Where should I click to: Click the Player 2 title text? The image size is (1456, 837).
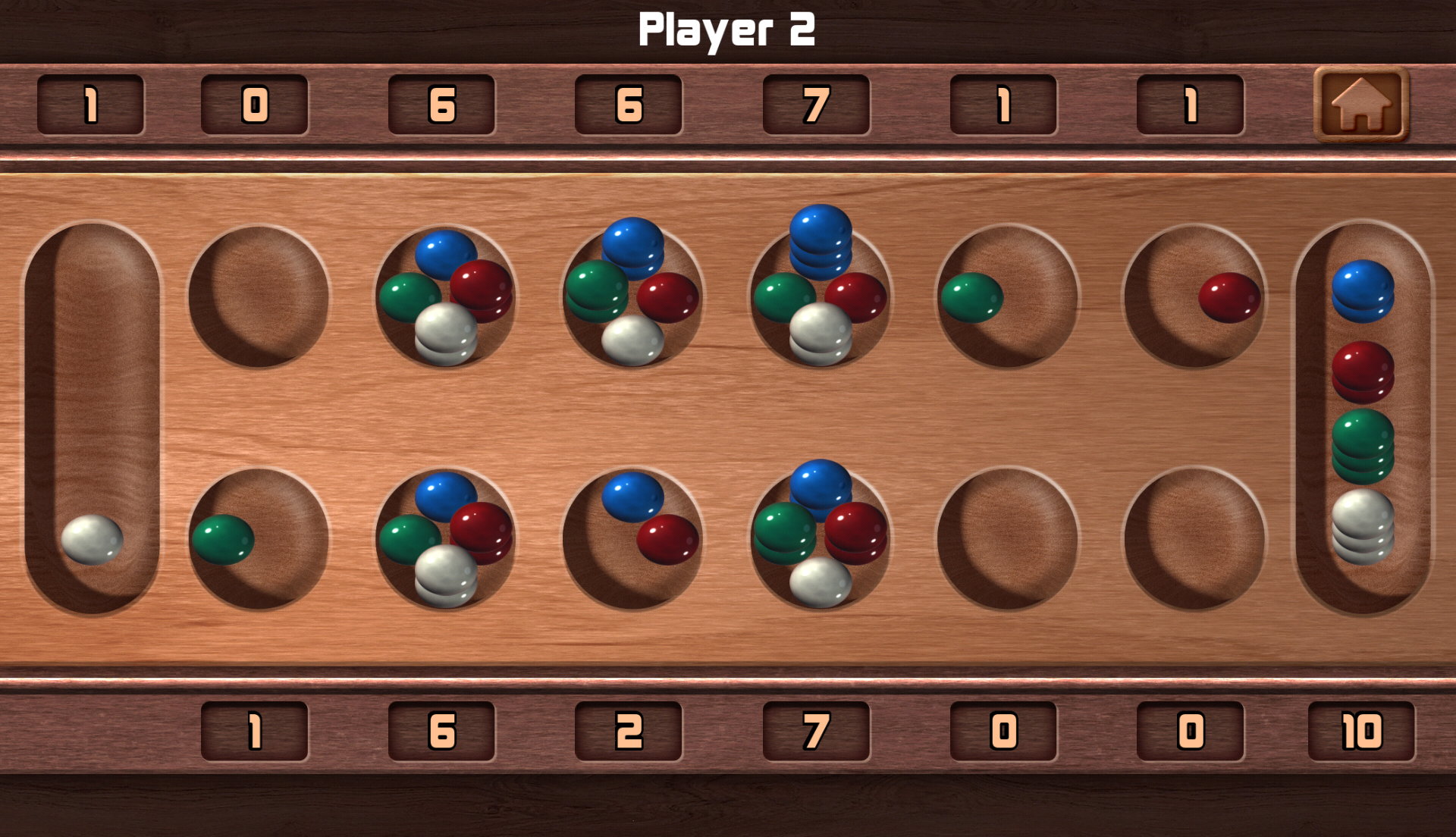coord(728,30)
